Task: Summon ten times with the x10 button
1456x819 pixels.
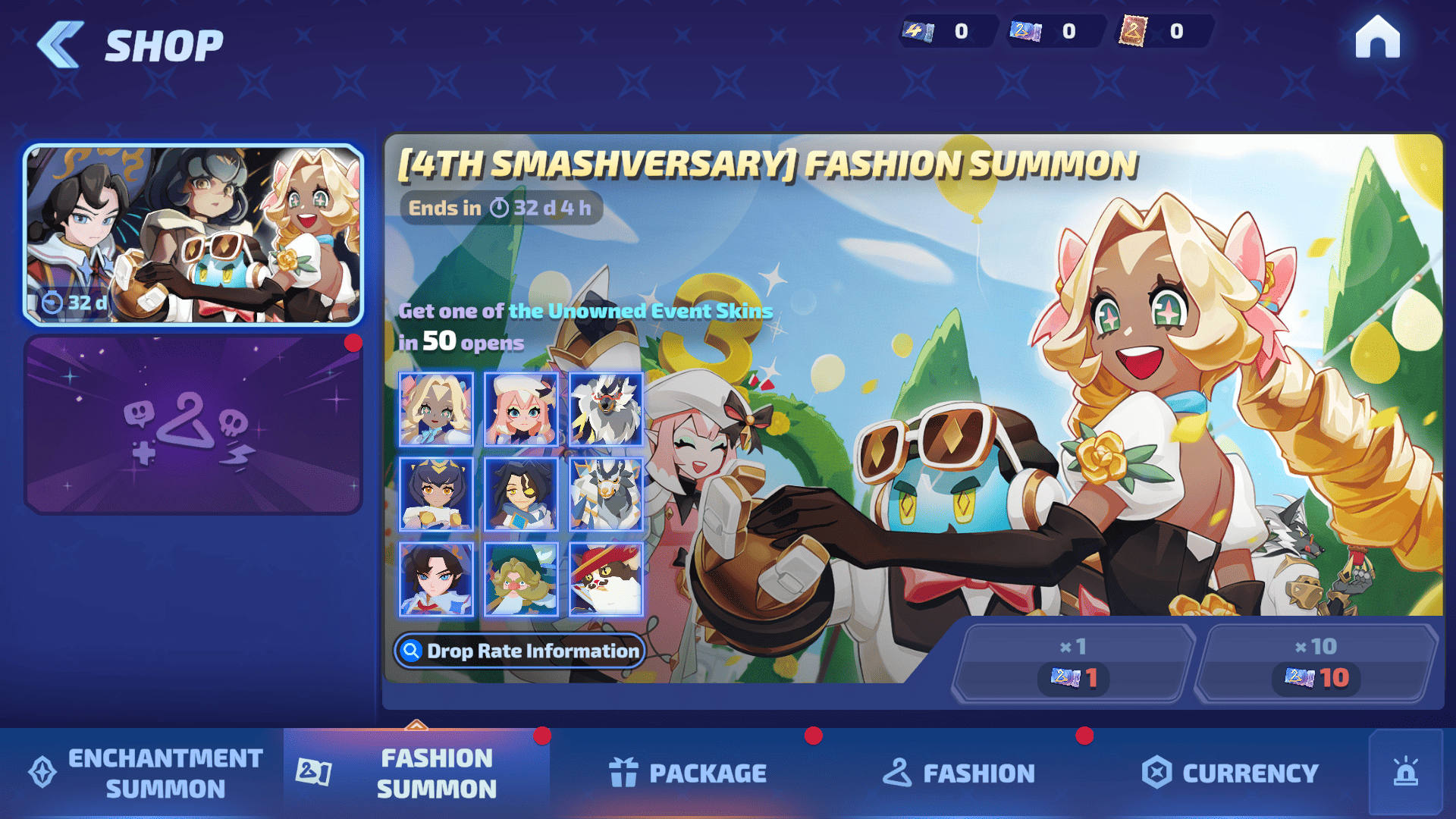Action: coord(1316,663)
